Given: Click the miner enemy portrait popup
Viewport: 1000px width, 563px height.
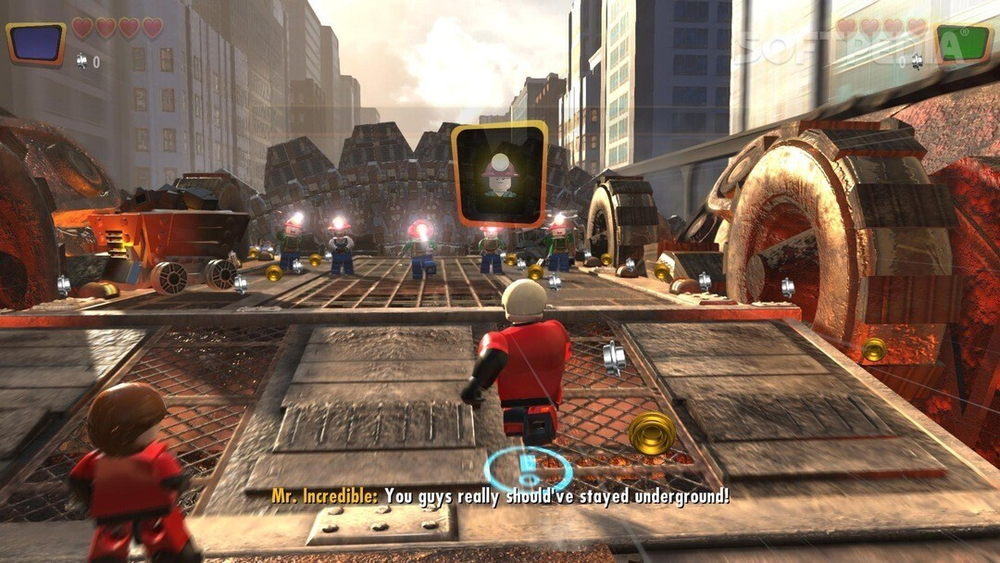Looking at the screenshot, I should [x=499, y=174].
